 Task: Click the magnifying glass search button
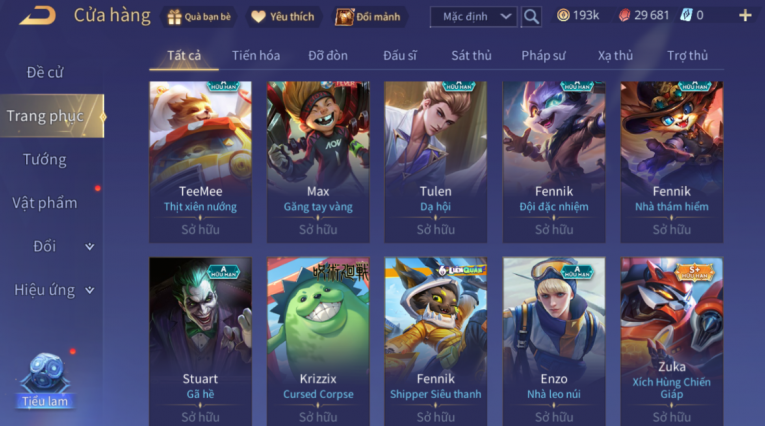(x=531, y=16)
